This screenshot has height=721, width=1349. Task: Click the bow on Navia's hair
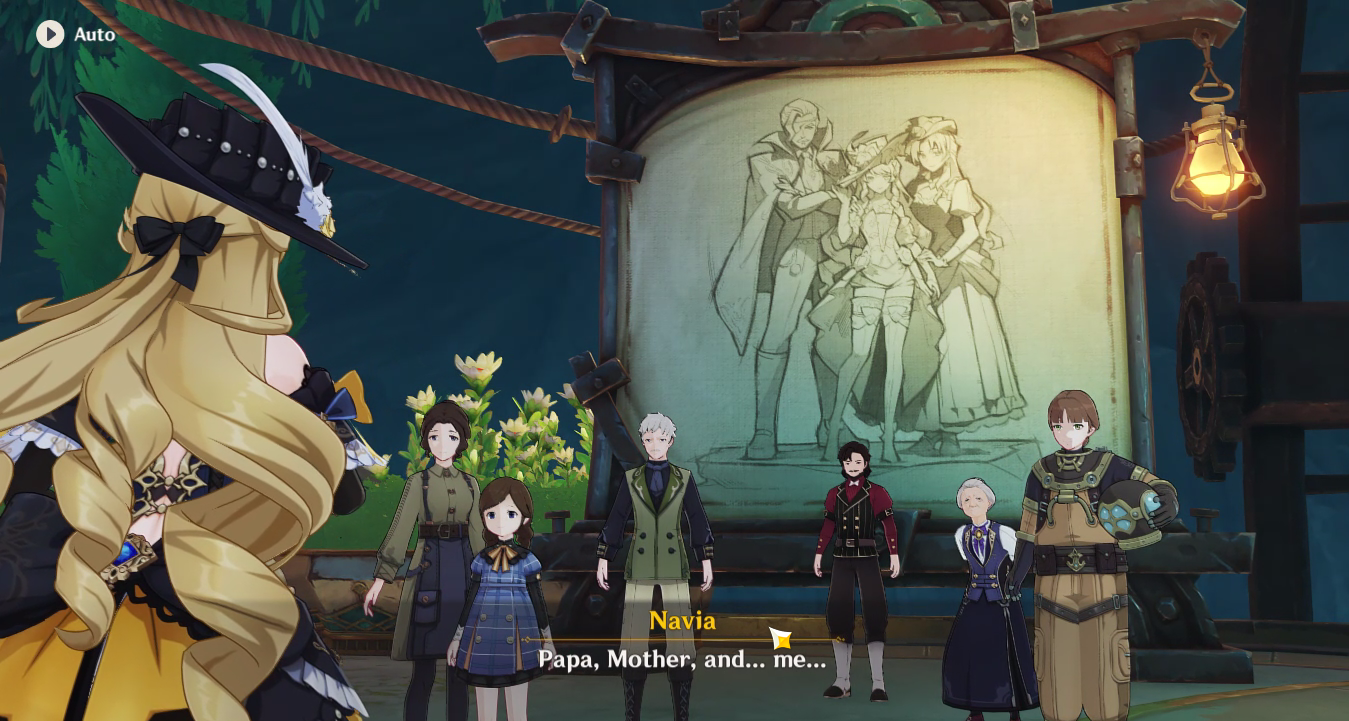coord(180,232)
